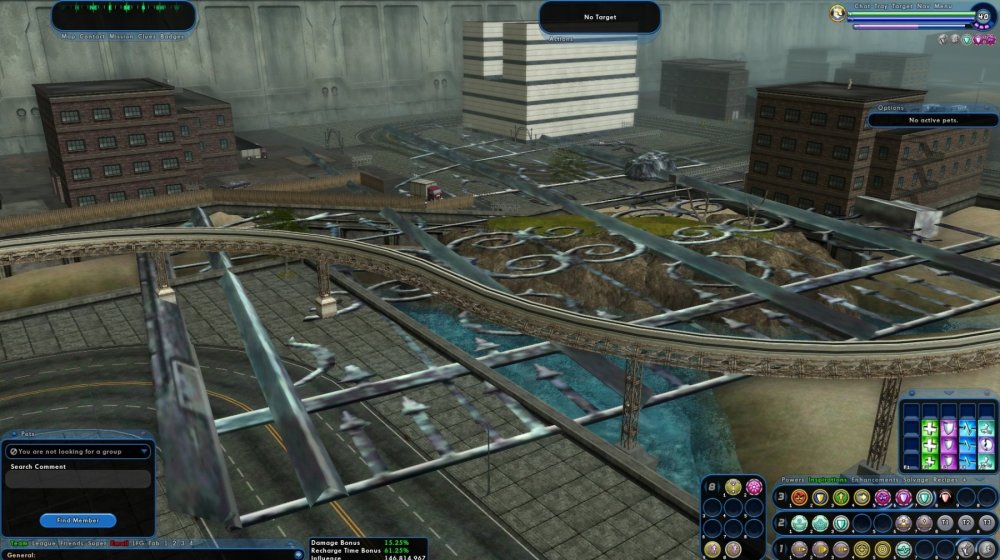Viewport: 1000px width, 560px height.
Task: Click the Find Member button
Action: click(x=78, y=520)
